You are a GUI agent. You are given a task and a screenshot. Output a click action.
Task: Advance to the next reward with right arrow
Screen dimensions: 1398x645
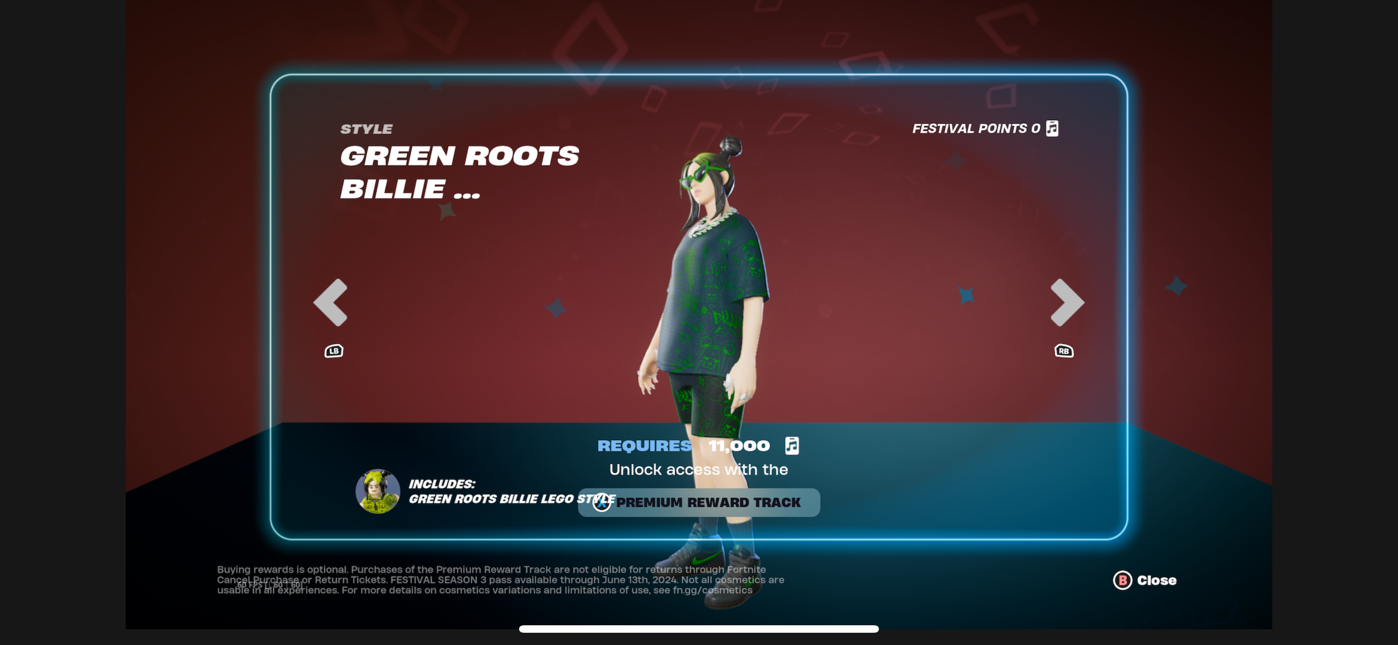coord(1066,302)
